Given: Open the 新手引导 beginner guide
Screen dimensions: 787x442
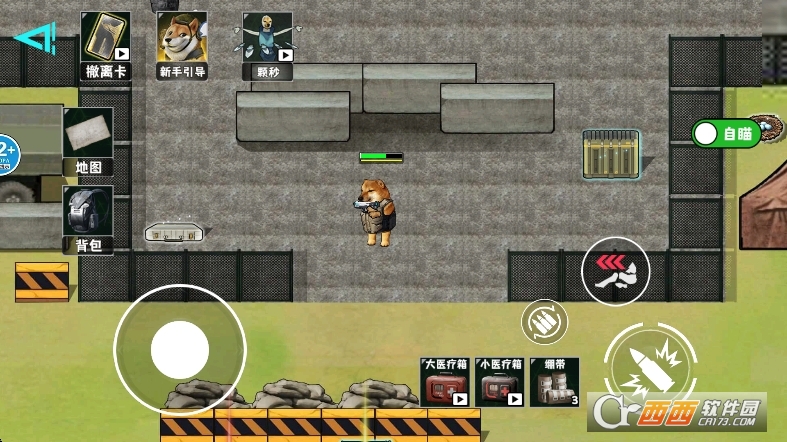Looking at the screenshot, I should [x=182, y=45].
